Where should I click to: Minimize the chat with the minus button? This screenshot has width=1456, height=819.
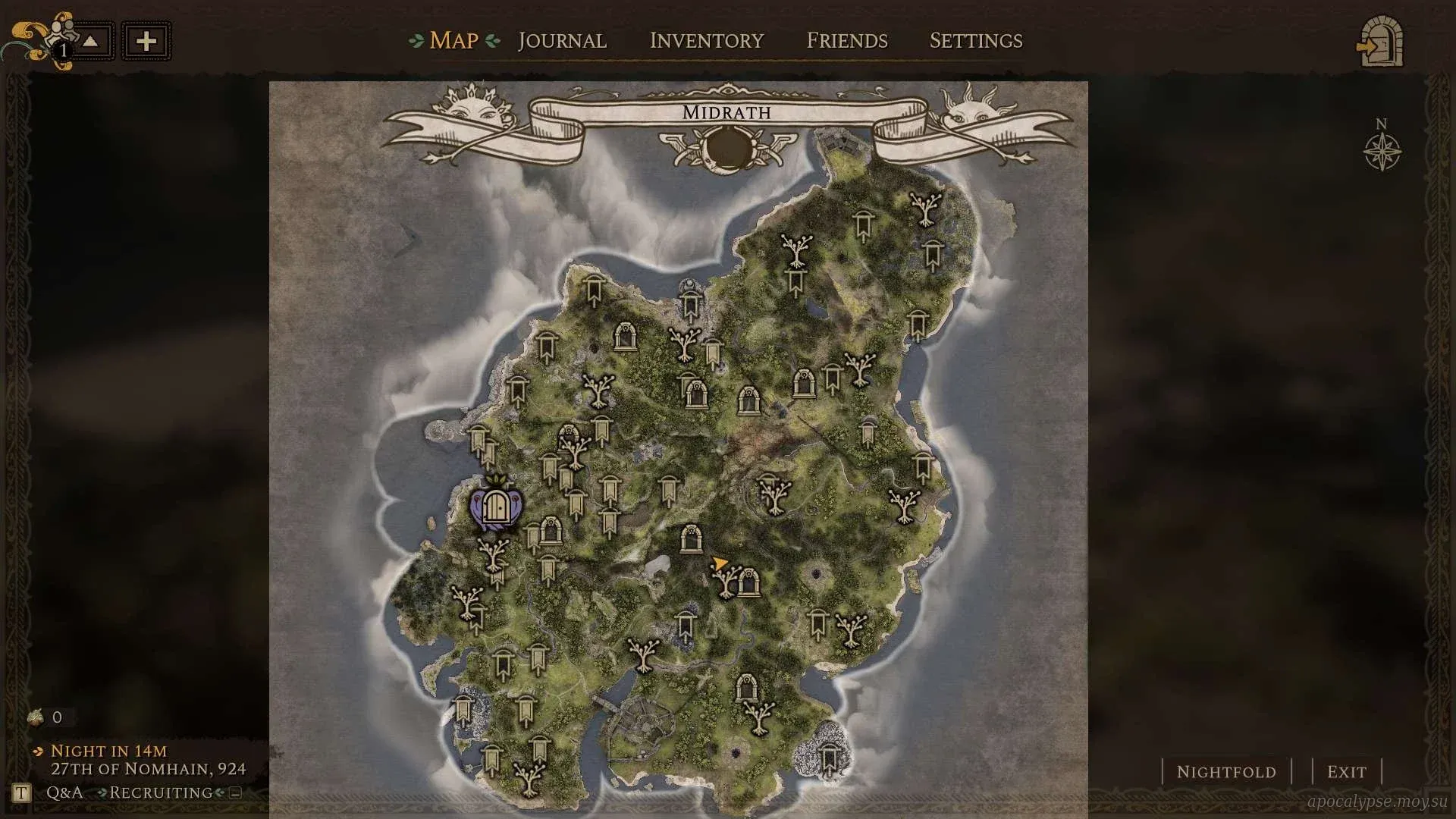[235, 793]
